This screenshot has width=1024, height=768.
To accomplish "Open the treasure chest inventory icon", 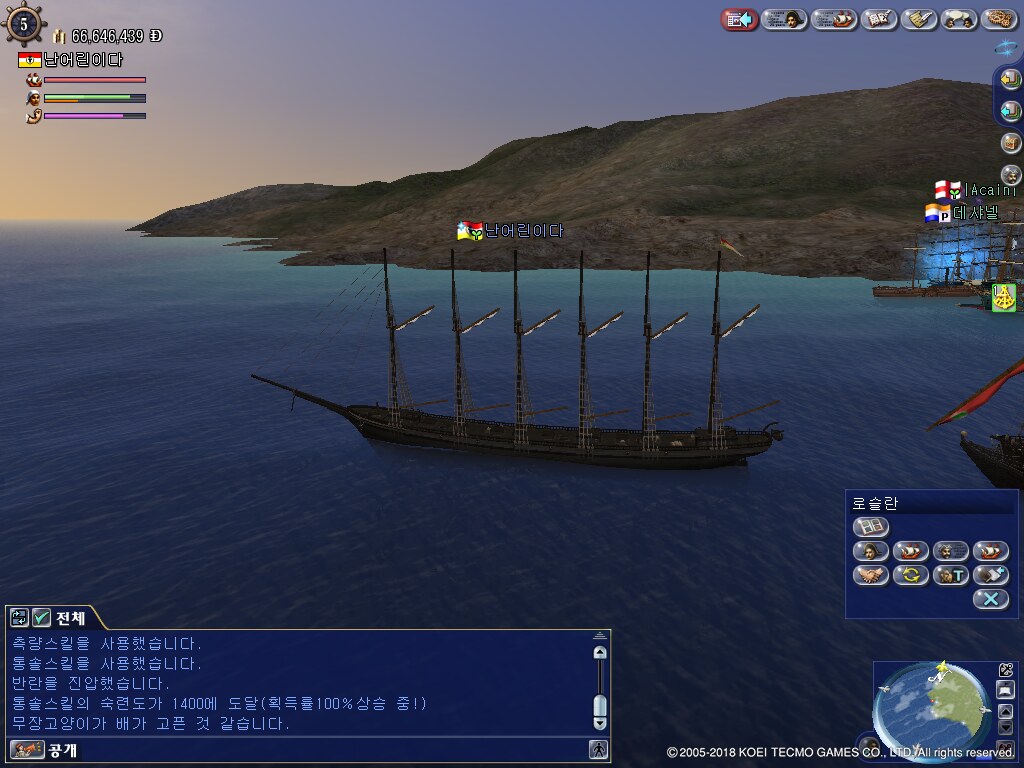I will (x=1010, y=143).
